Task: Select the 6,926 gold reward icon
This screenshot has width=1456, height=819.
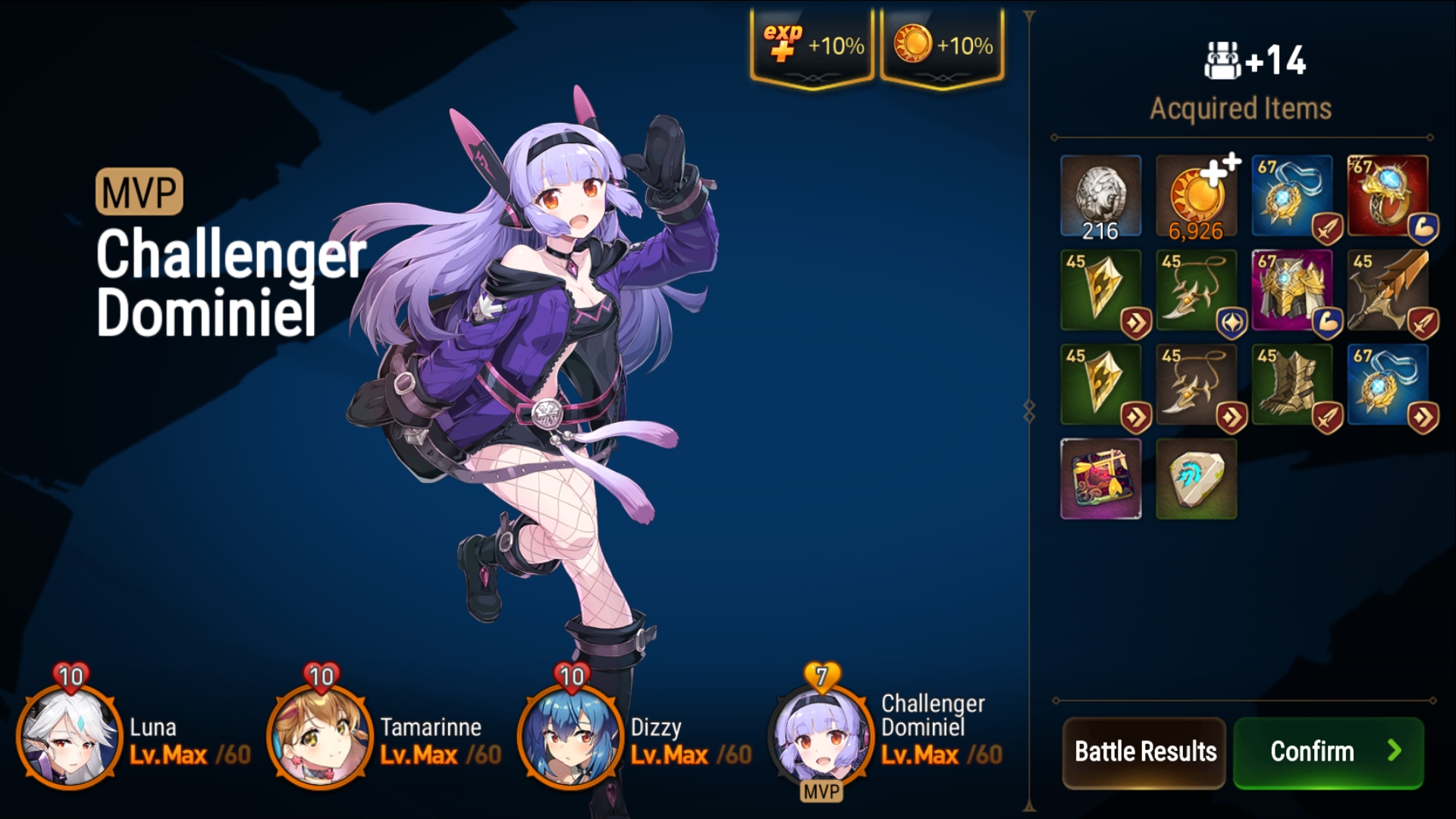Action: coord(1198,193)
